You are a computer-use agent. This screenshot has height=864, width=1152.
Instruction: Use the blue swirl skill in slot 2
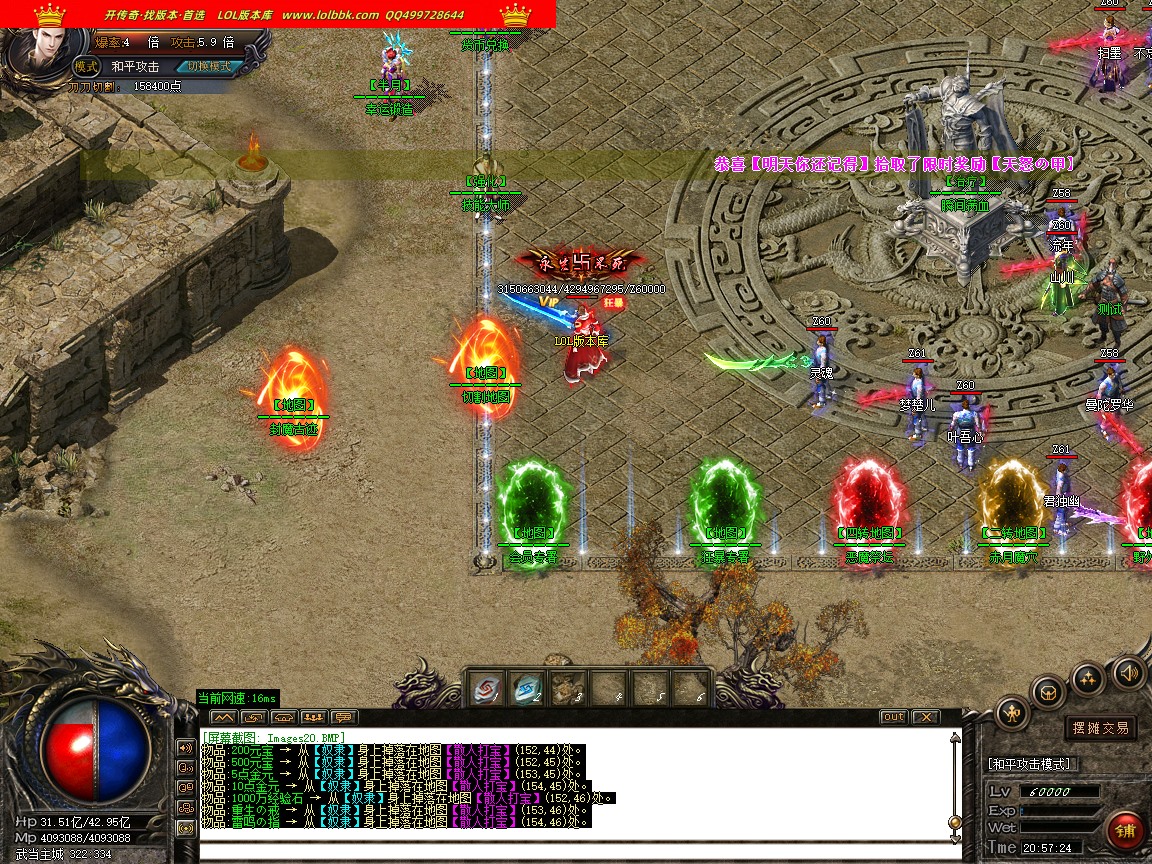click(526, 689)
